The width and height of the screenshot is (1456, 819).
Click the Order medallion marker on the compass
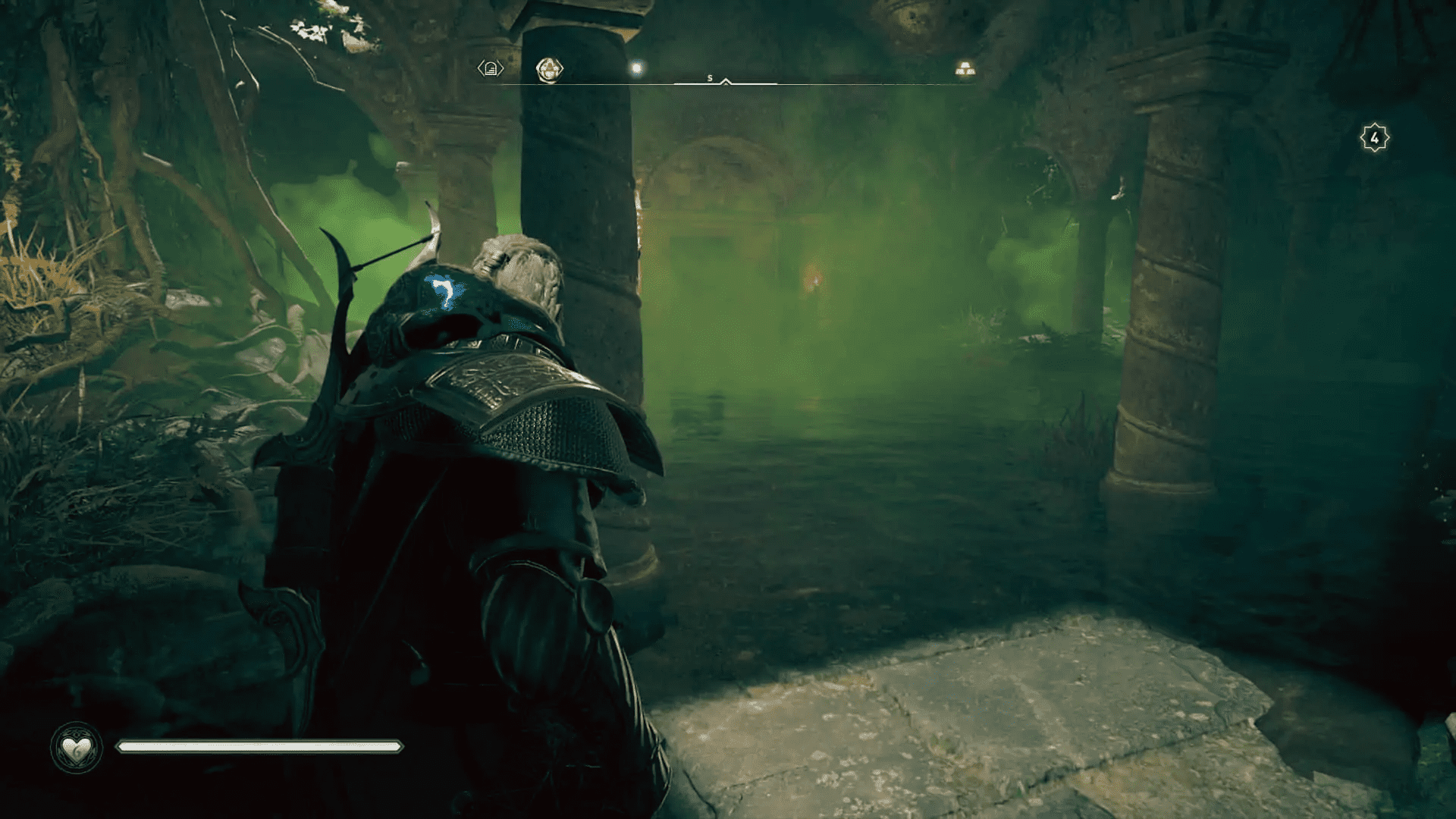[550, 67]
